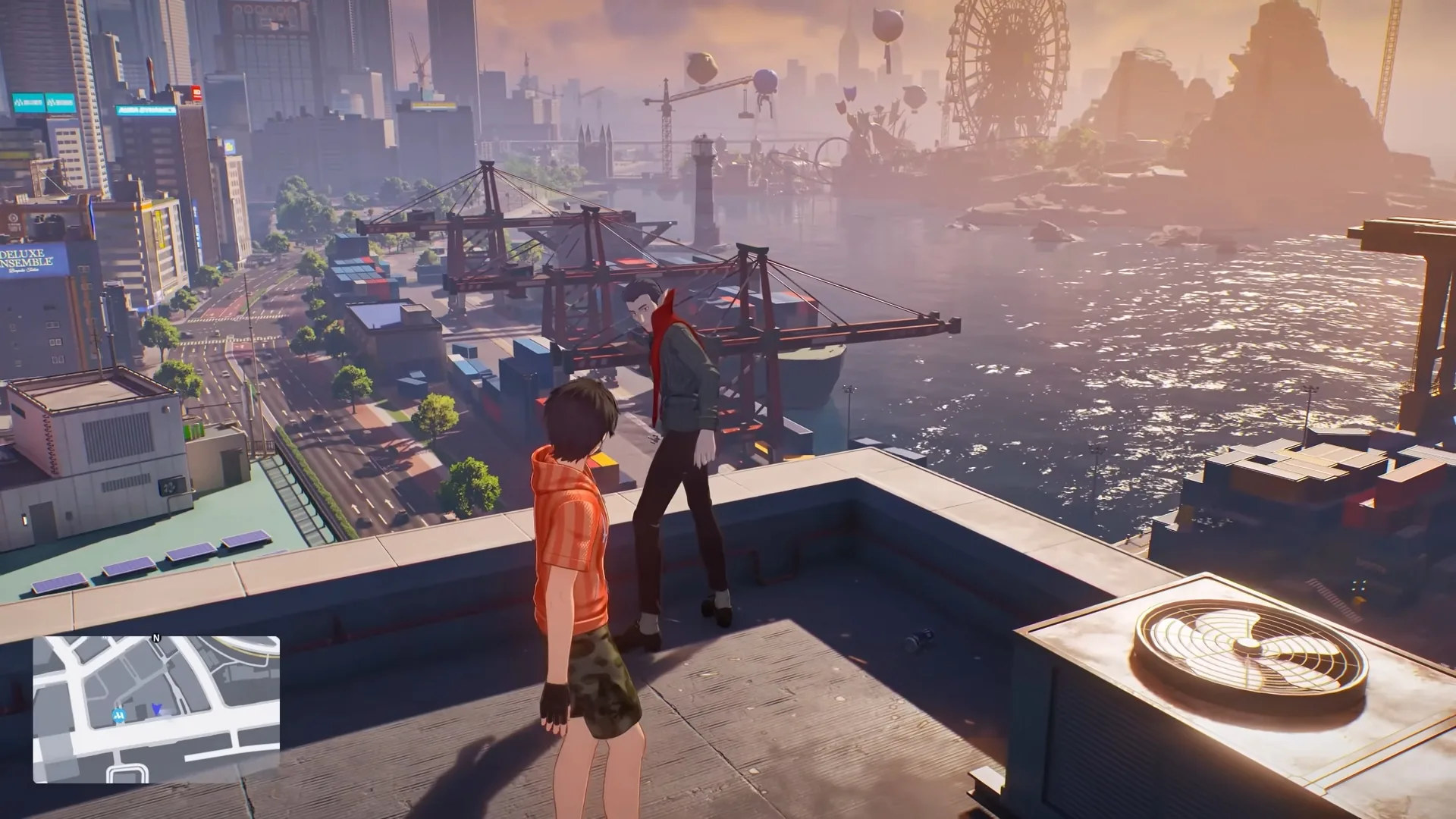Viewport: 1456px width, 819px height.
Task: Open the city minimap
Action: (156, 710)
